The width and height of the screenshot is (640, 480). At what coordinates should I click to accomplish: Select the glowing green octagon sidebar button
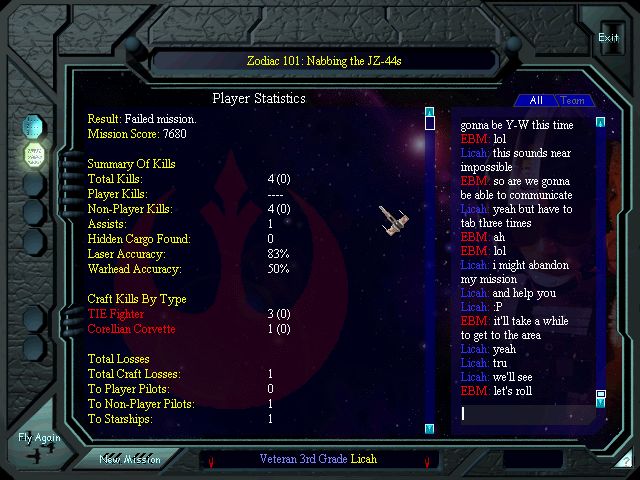[33, 155]
